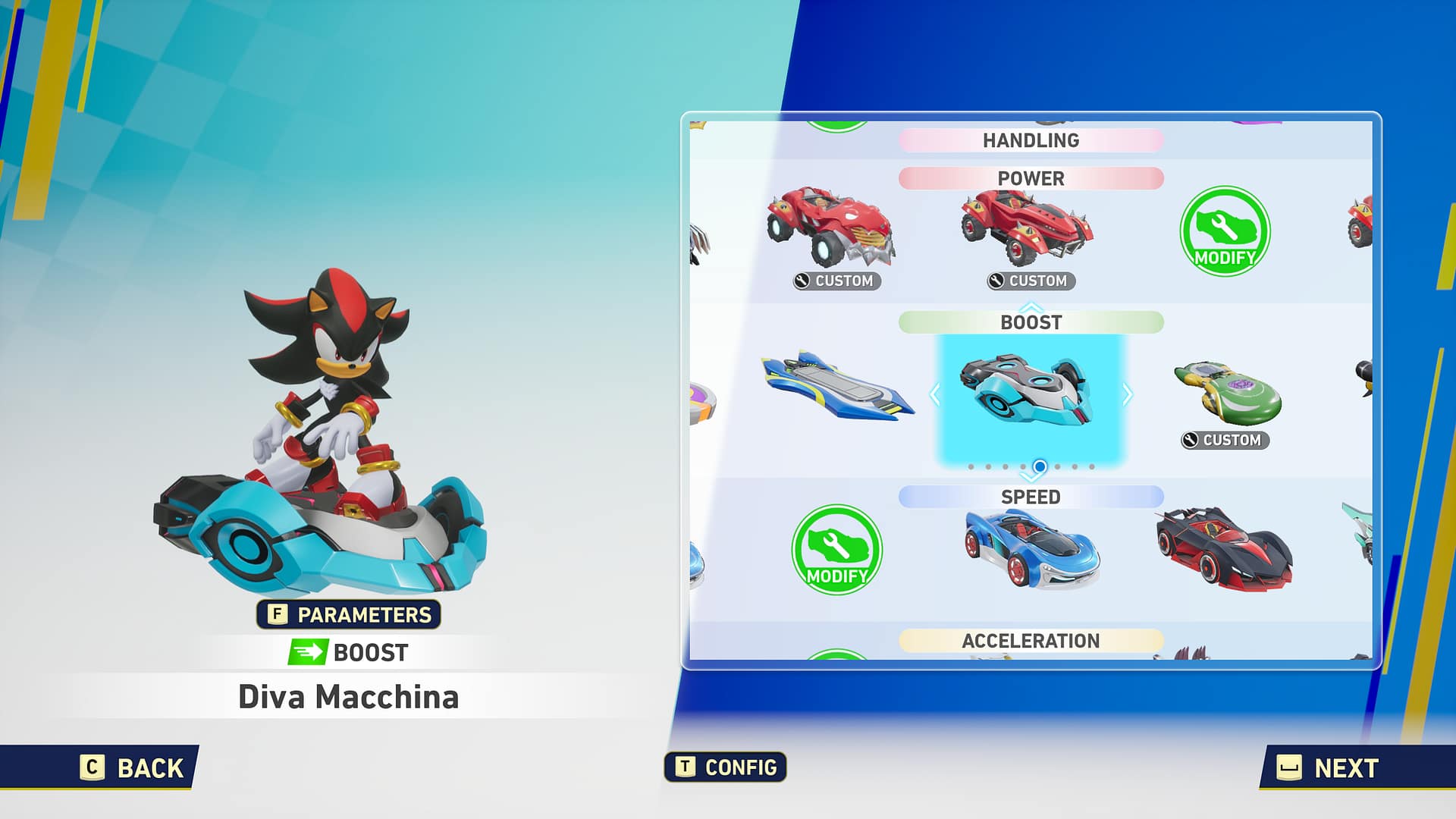Click the CUSTOM badge under the green Boost board
The image size is (1456, 819).
[x=1222, y=440]
